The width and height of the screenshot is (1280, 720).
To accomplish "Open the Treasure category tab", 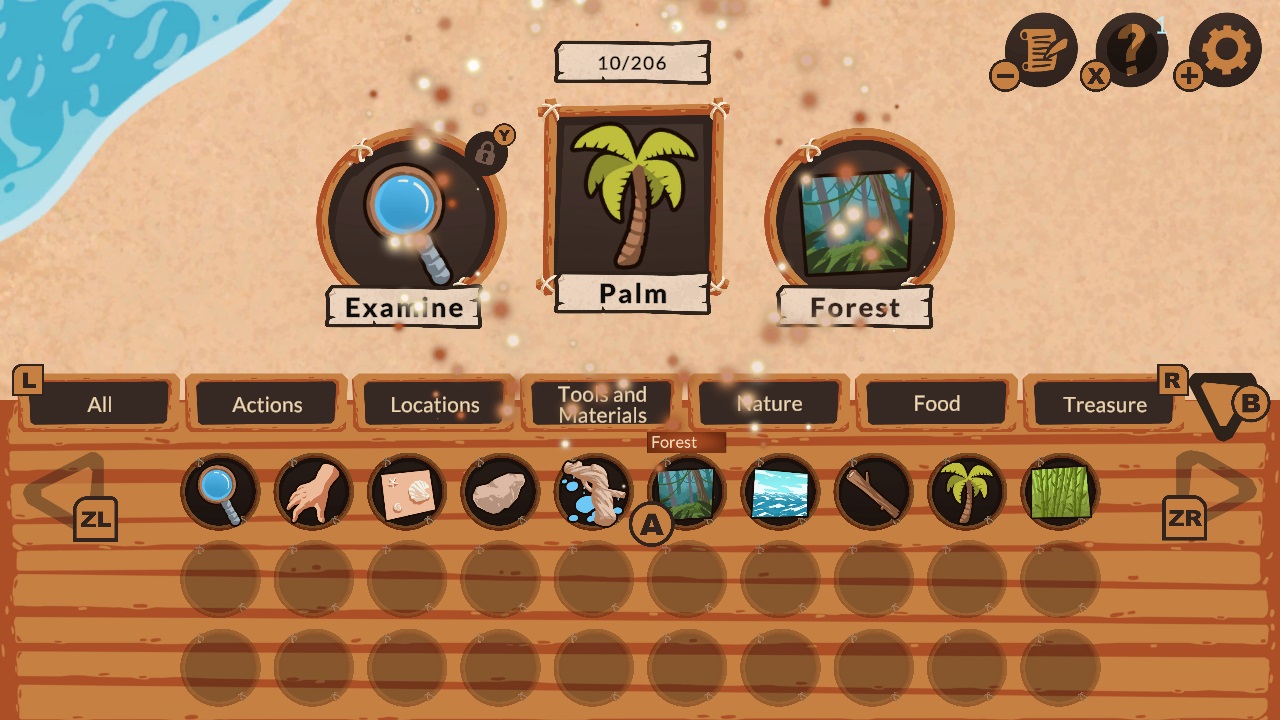I will click(x=1104, y=404).
